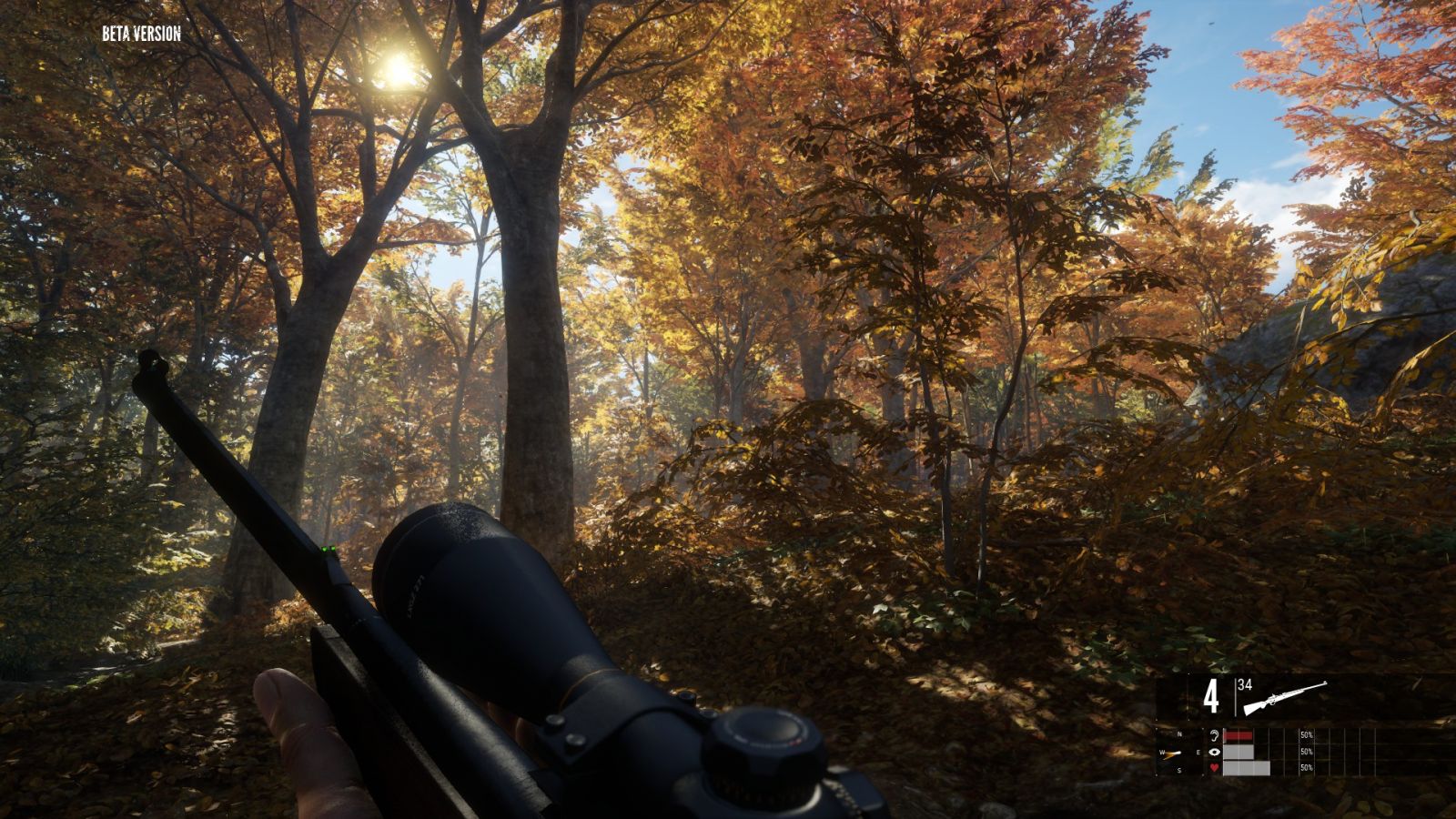Click the red heart rate icon
The height and width of the screenshot is (819, 1456).
tap(1214, 769)
